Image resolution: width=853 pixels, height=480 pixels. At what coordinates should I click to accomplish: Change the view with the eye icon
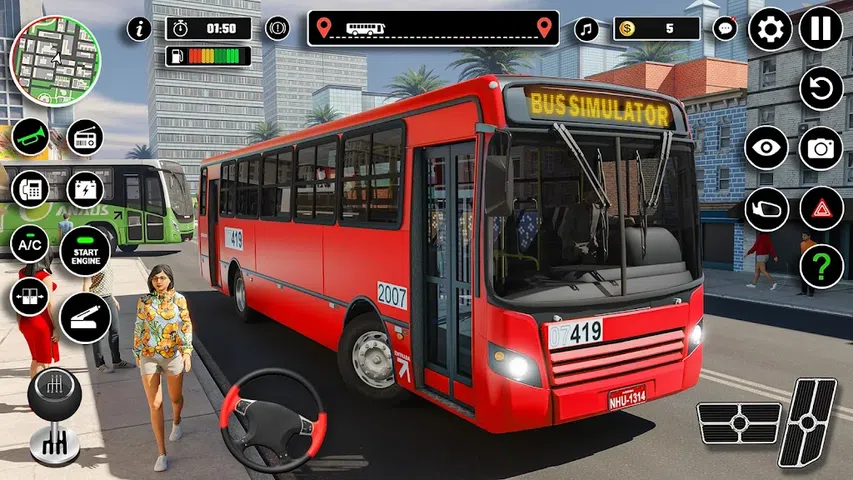click(766, 148)
